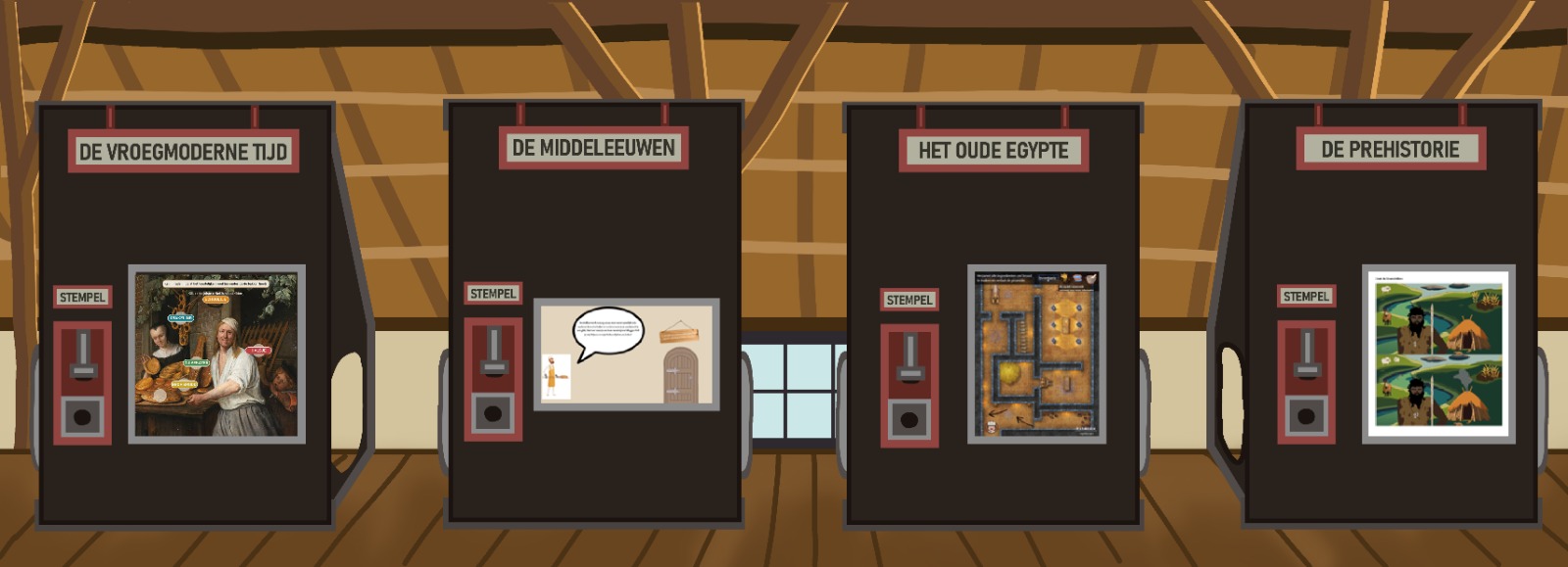This screenshot has height=567, width=1568.
Task: Select the De Middeleeuwen door scene thumbnail
Action: pyautogui.click(x=626, y=354)
